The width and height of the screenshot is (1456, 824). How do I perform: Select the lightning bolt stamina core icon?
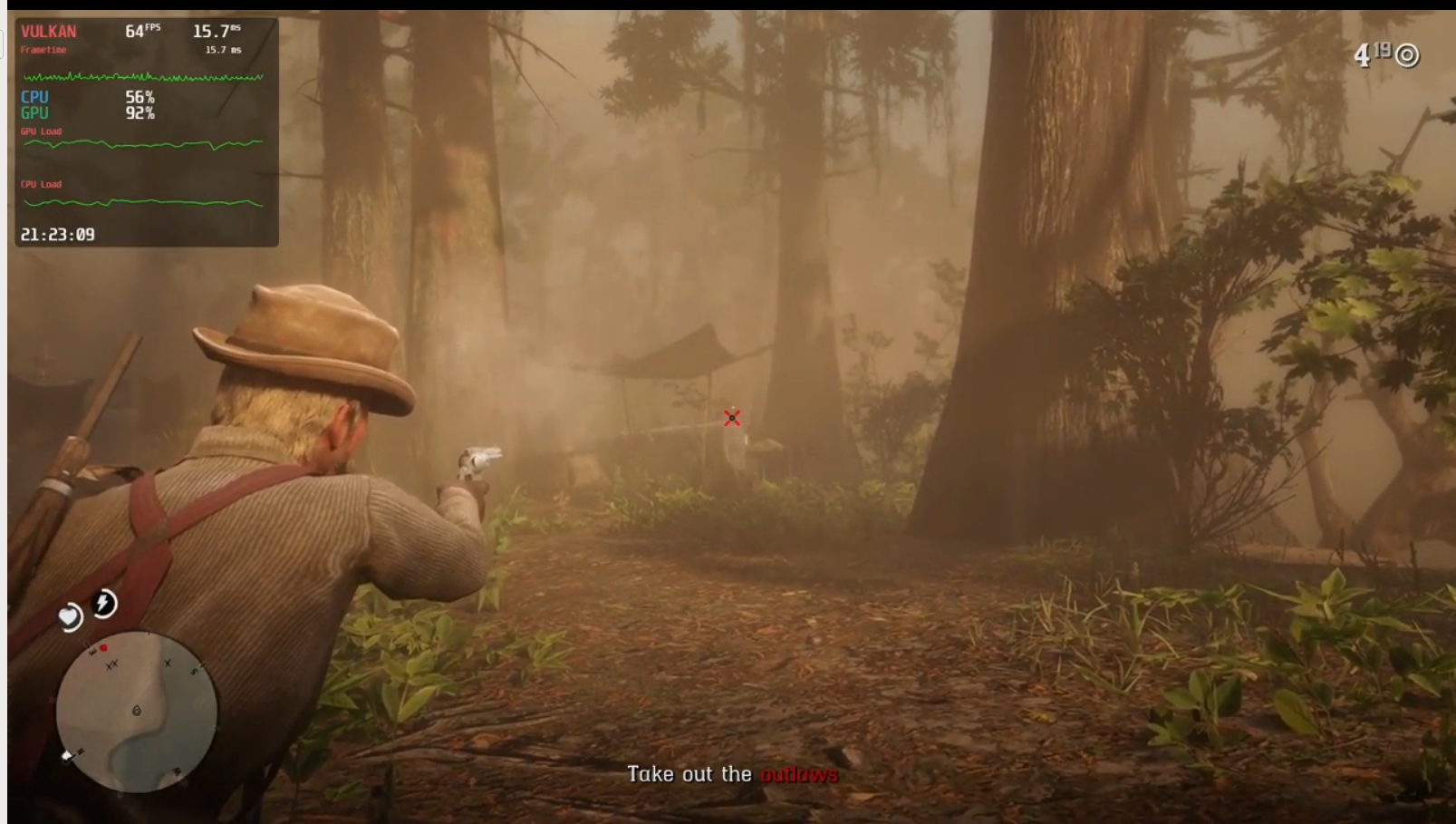105,603
